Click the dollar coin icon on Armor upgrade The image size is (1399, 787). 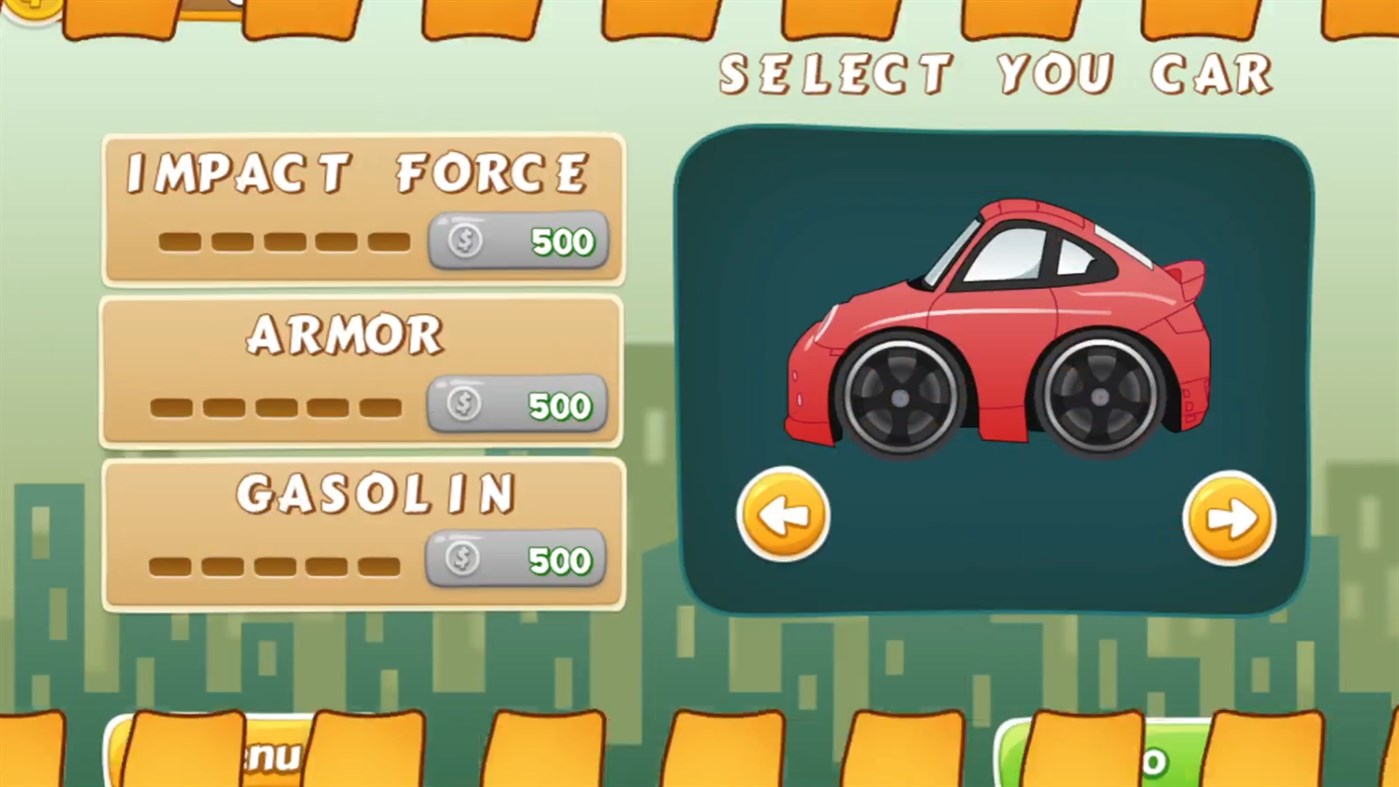[463, 405]
